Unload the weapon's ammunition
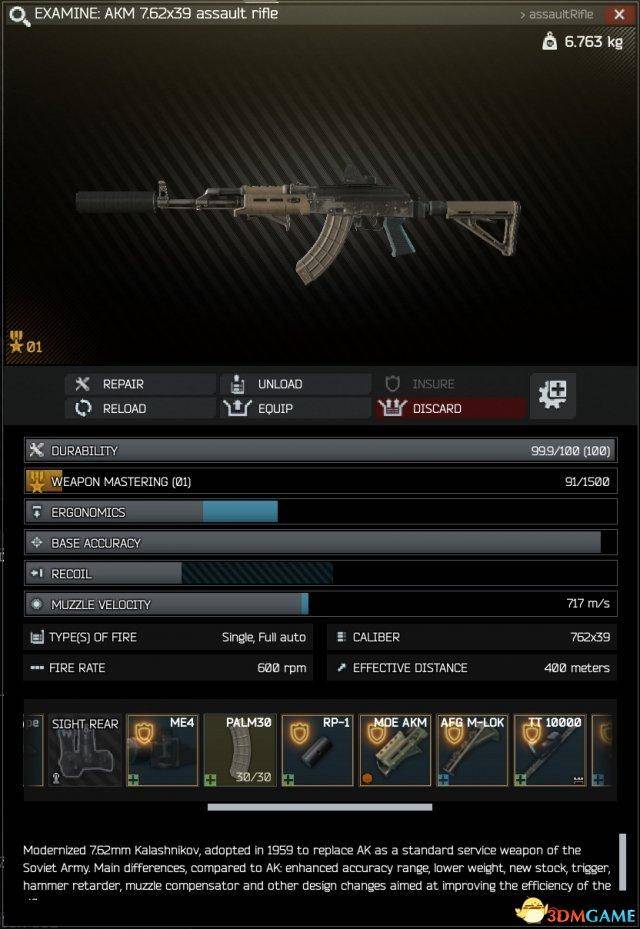The width and height of the screenshot is (640, 929). pos(296,384)
